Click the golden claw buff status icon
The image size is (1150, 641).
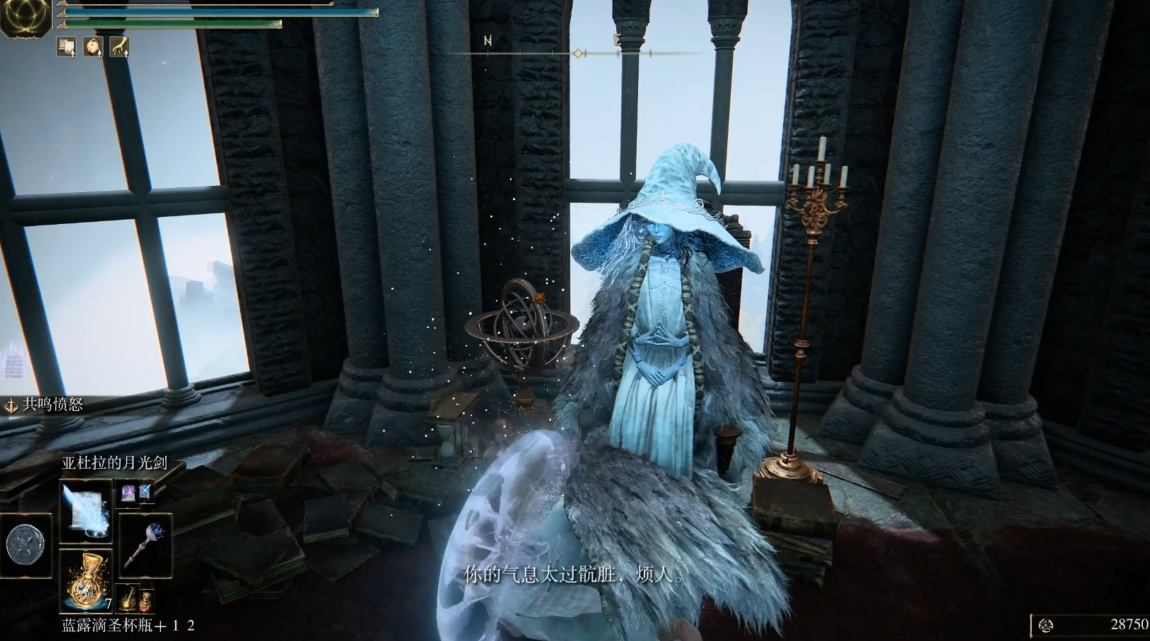click(x=119, y=46)
